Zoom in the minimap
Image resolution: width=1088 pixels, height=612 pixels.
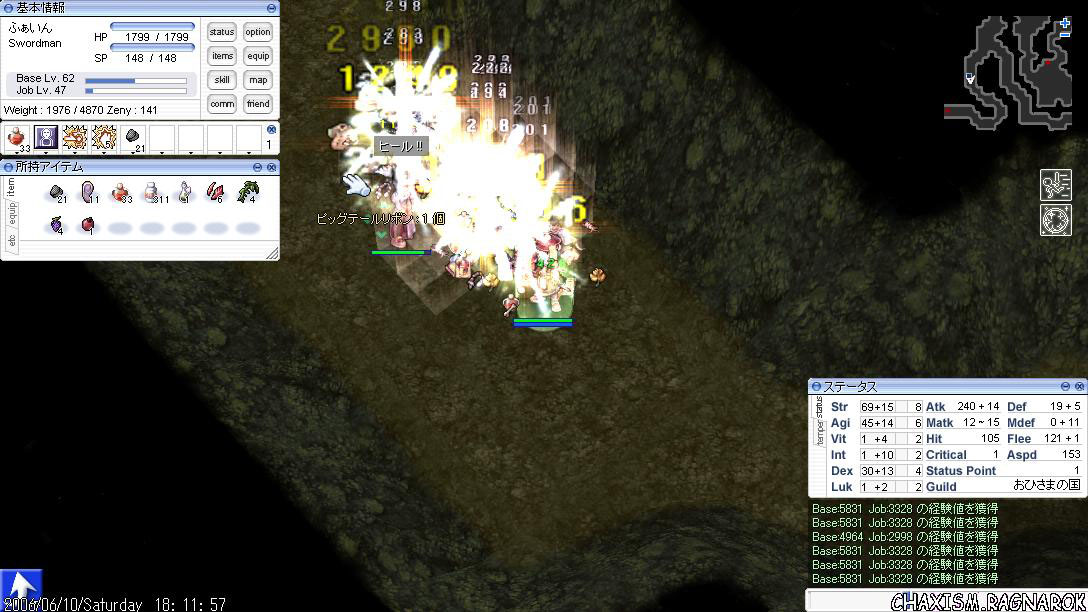(1065, 22)
